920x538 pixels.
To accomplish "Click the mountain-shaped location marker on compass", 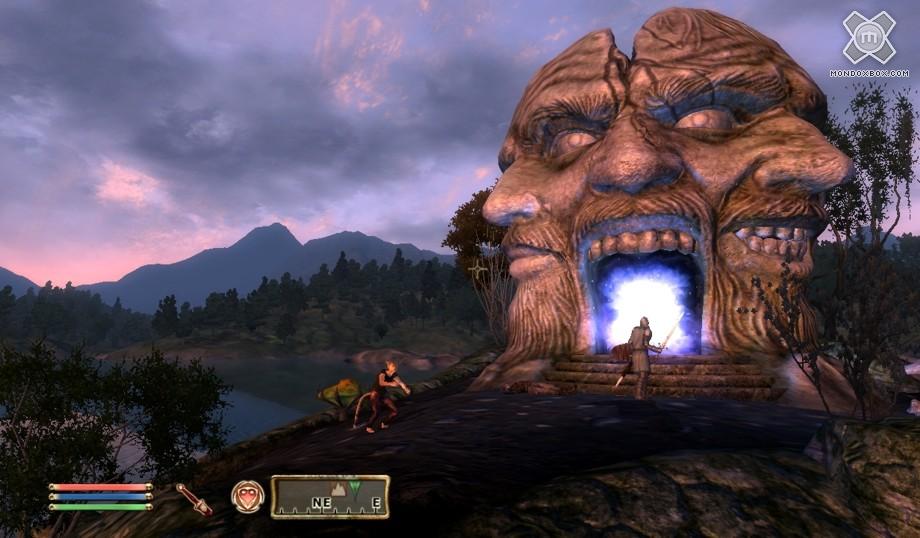I will point(337,490).
